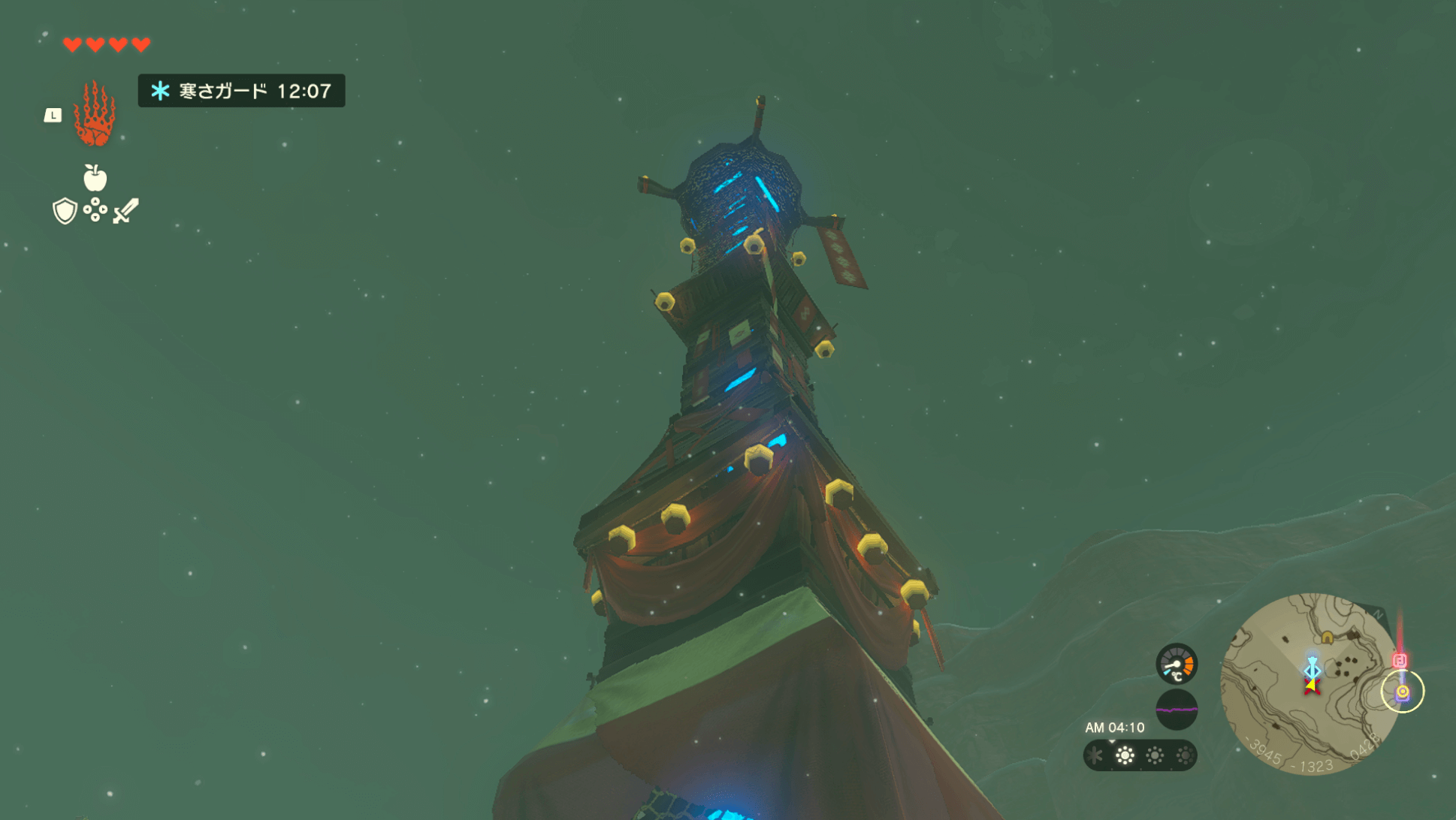Viewport: 1456px width, 820px height.
Task: Choose the sword weapon quick-slot icon
Action: pos(125,211)
